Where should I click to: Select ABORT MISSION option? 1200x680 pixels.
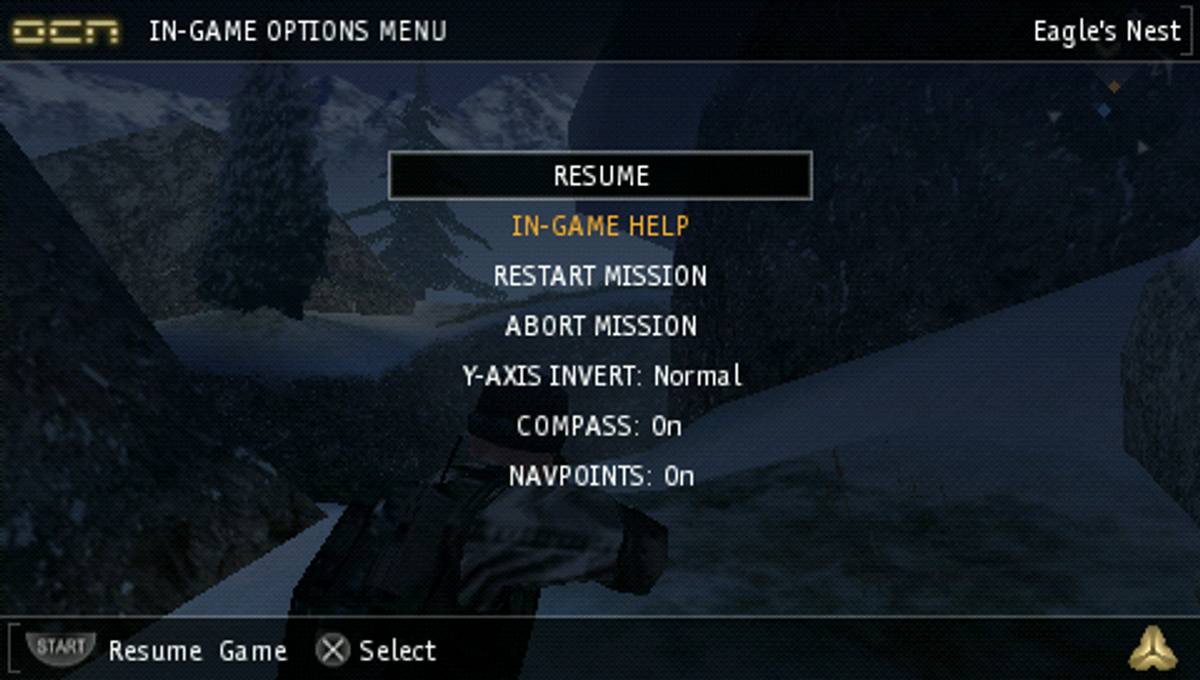pos(600,326)
